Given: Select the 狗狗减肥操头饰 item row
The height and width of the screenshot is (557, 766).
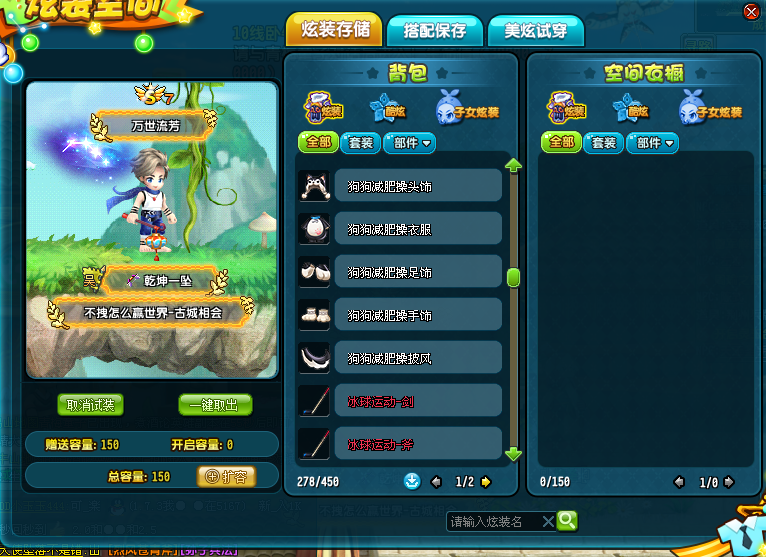Looking at the screenshot, I should click(x=400, y=186).
